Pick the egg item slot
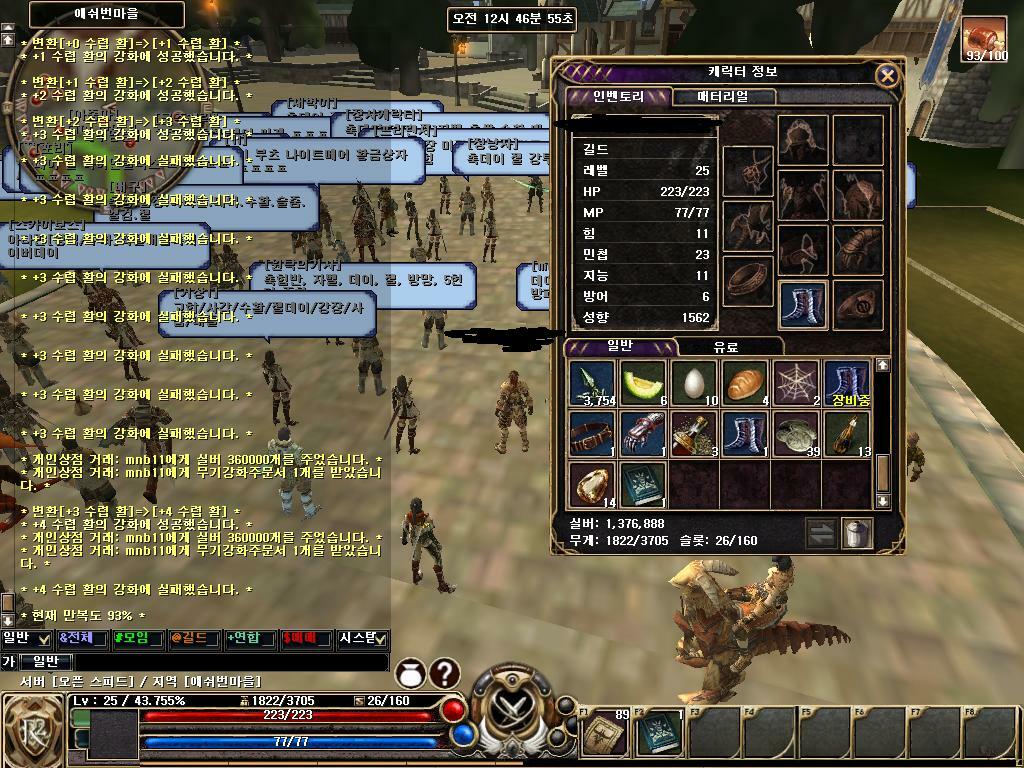Viewport: 1024px width, 768px height. click(694, 385)
